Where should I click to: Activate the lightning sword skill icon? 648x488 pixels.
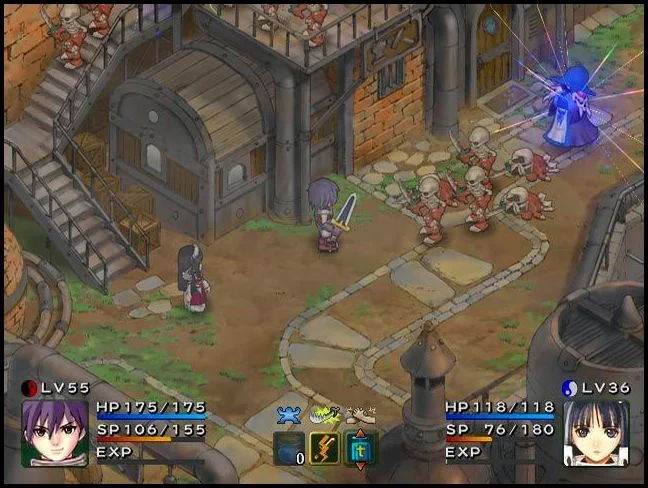click(x=325, y=447)
